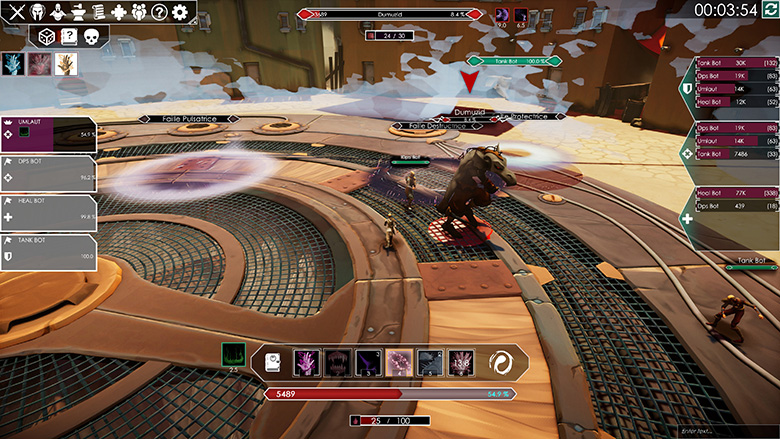Open the gear settings menu
The height and width of the screenshot is (439, 780).
pyautogui.click(x=180, y=13)
